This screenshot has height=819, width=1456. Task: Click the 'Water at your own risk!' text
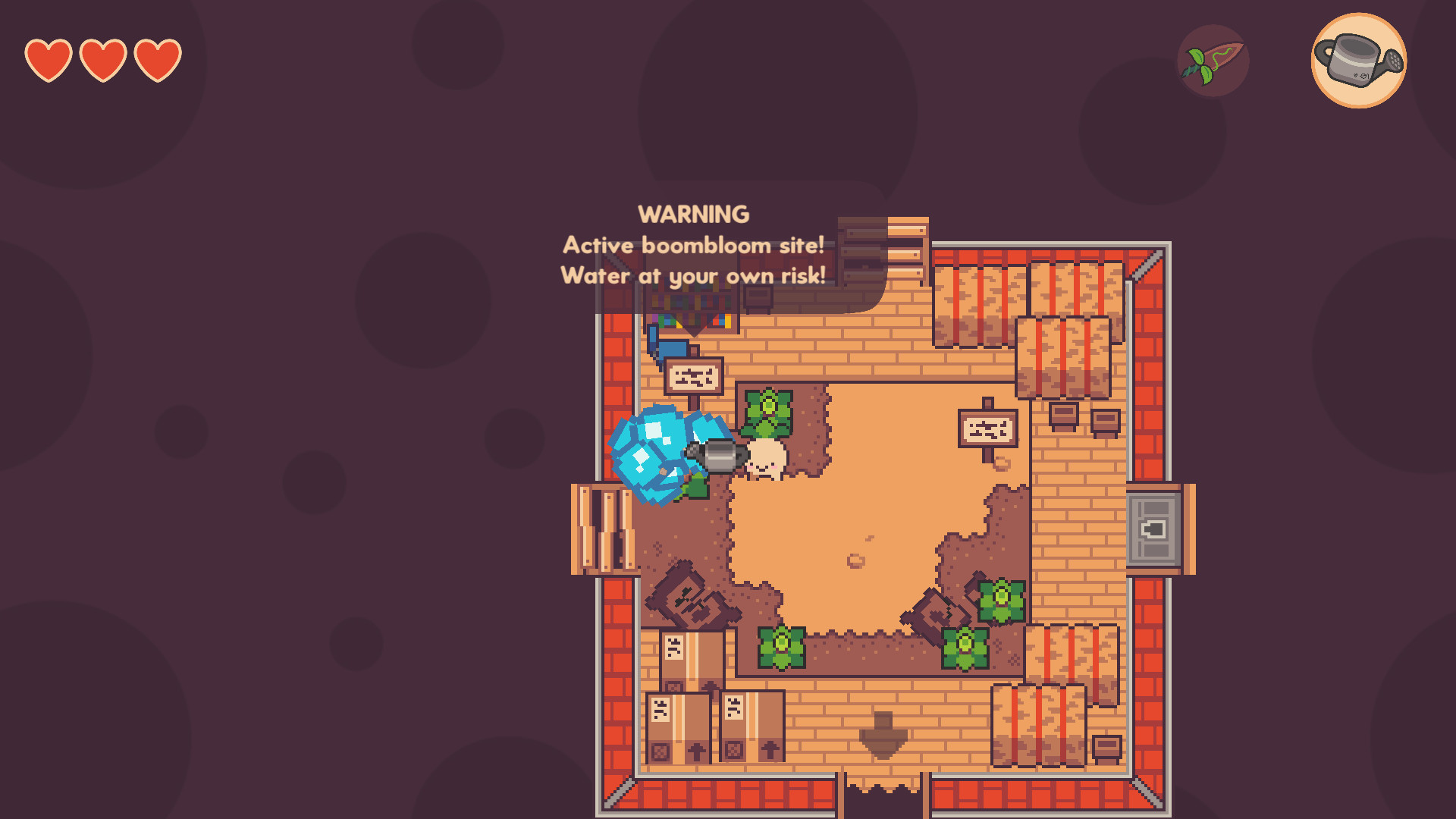tap(694, 276)
